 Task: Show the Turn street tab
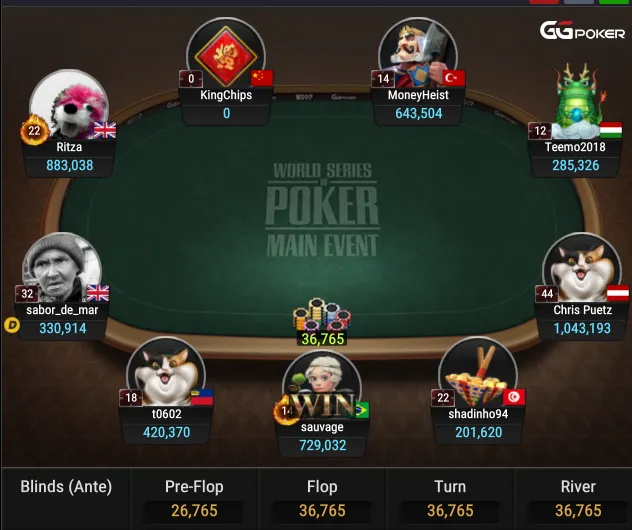point(449,498)
